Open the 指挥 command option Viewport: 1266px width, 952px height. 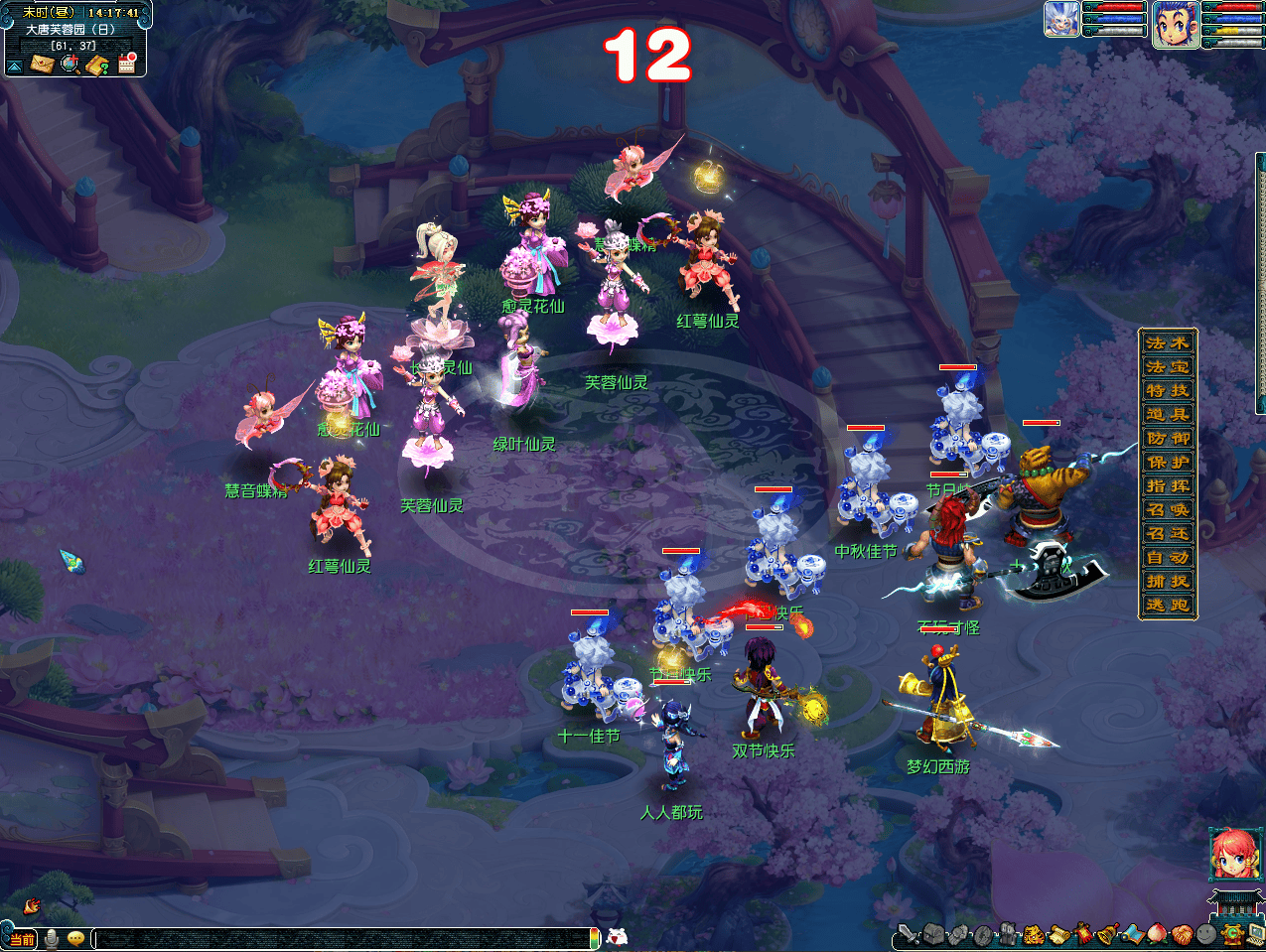[x=1168, y=485]
